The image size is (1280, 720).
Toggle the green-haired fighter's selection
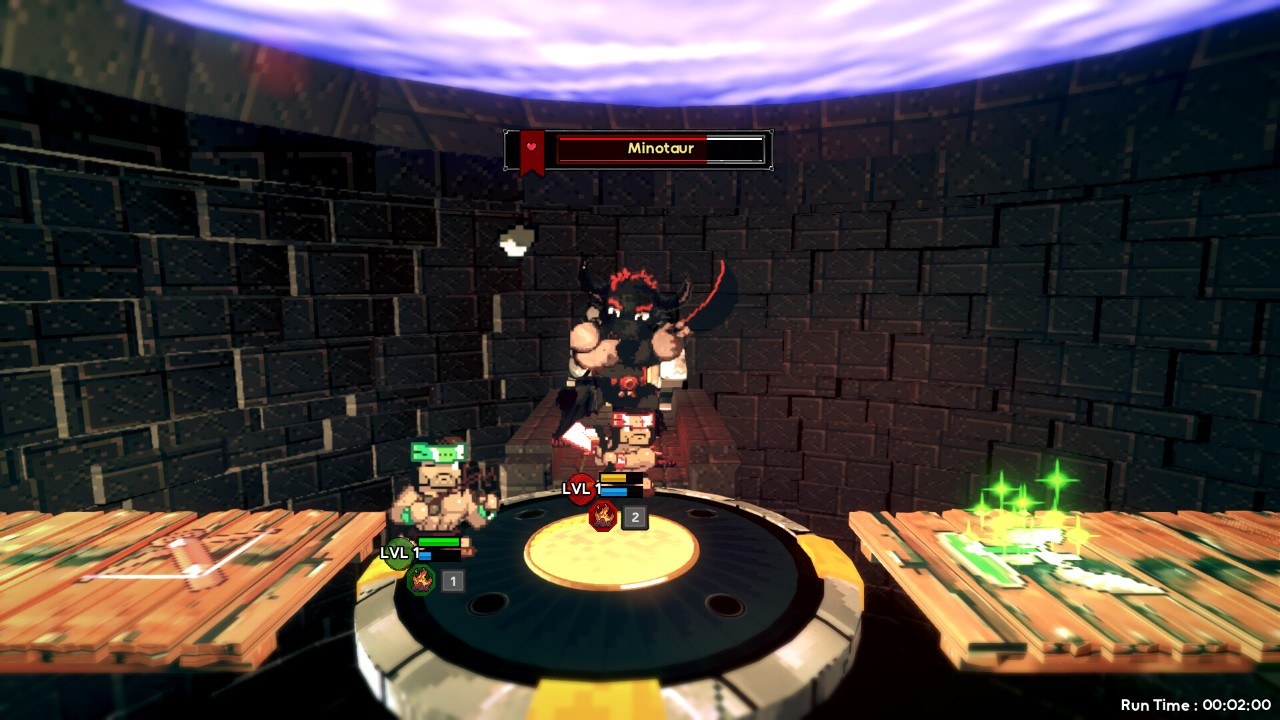click(x=440, y=490)
